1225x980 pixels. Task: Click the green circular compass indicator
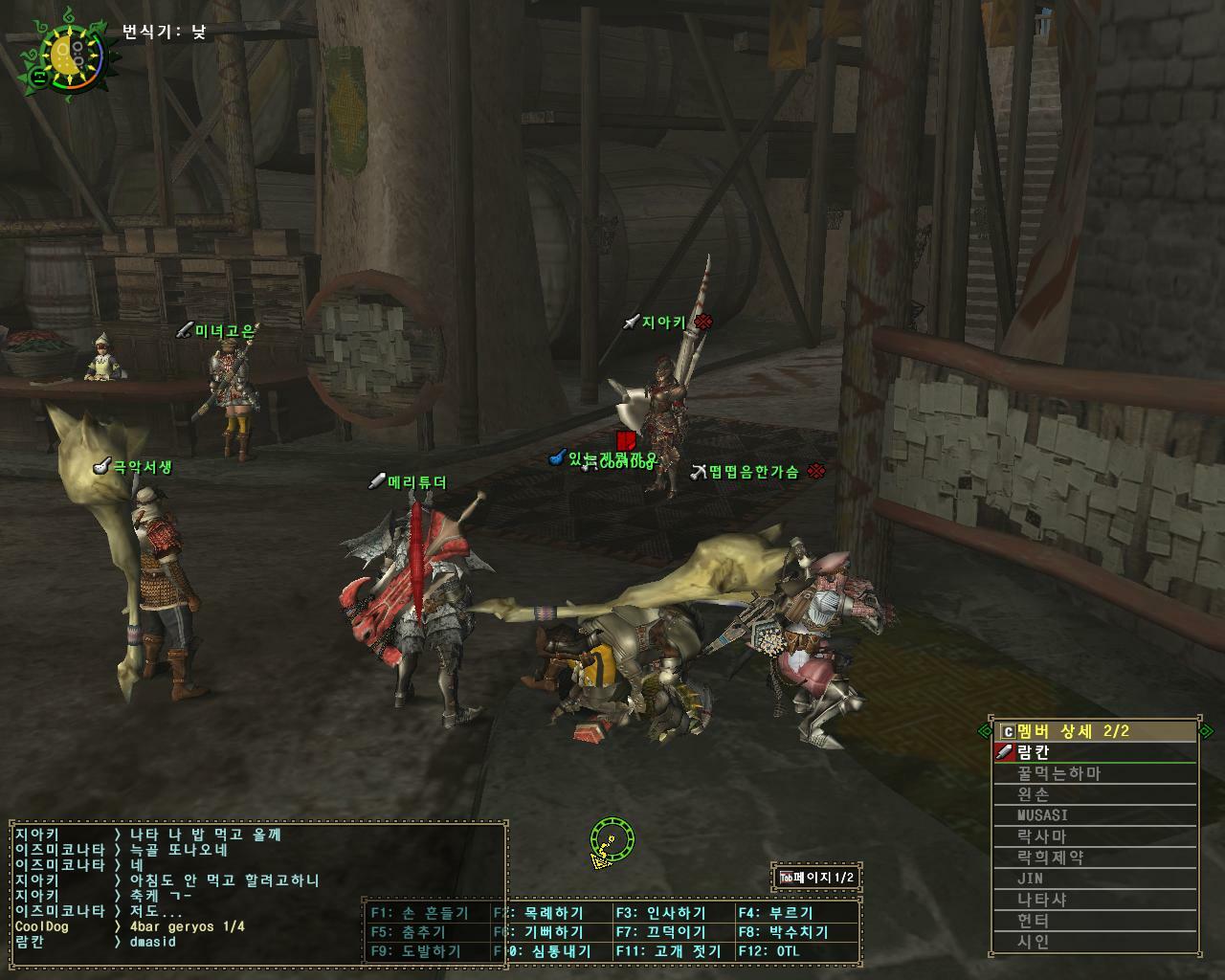612,840
